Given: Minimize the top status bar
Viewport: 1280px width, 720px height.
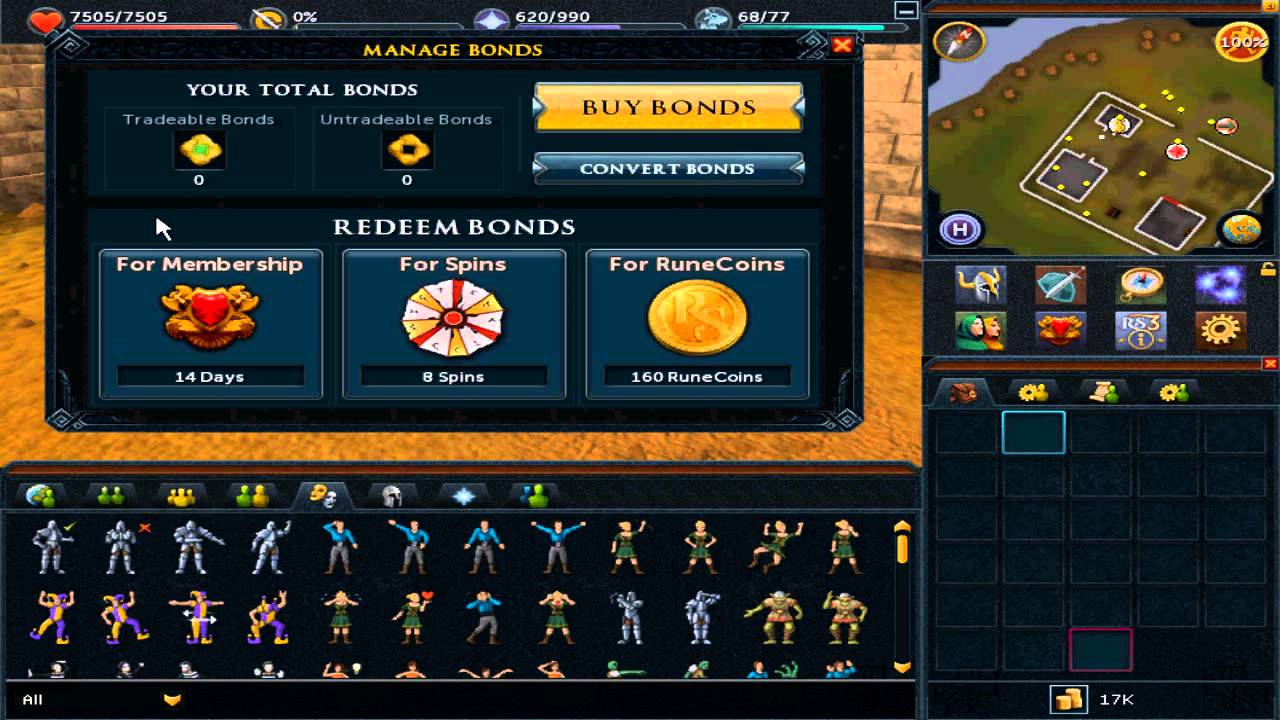Looking at the screenshot, I should (x=906, y=11).
